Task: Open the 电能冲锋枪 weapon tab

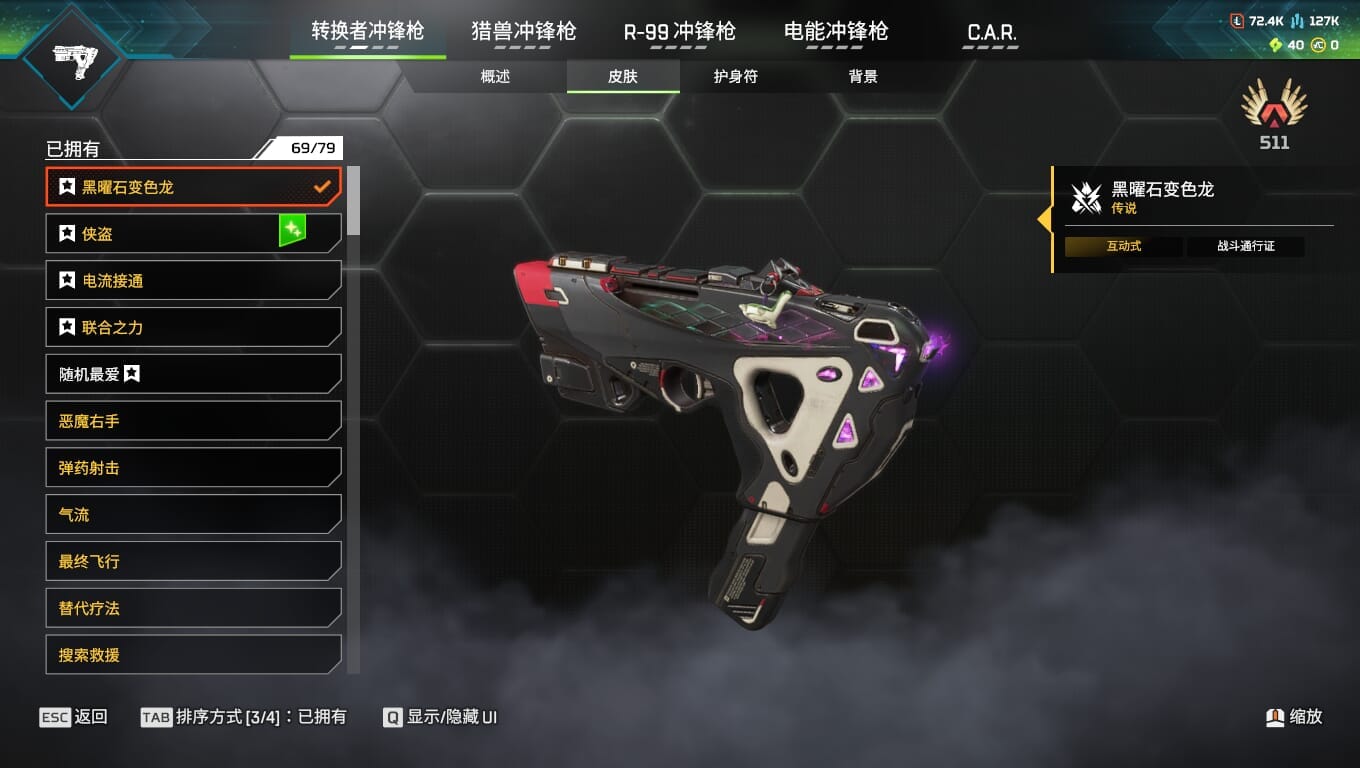Action: 836,31
